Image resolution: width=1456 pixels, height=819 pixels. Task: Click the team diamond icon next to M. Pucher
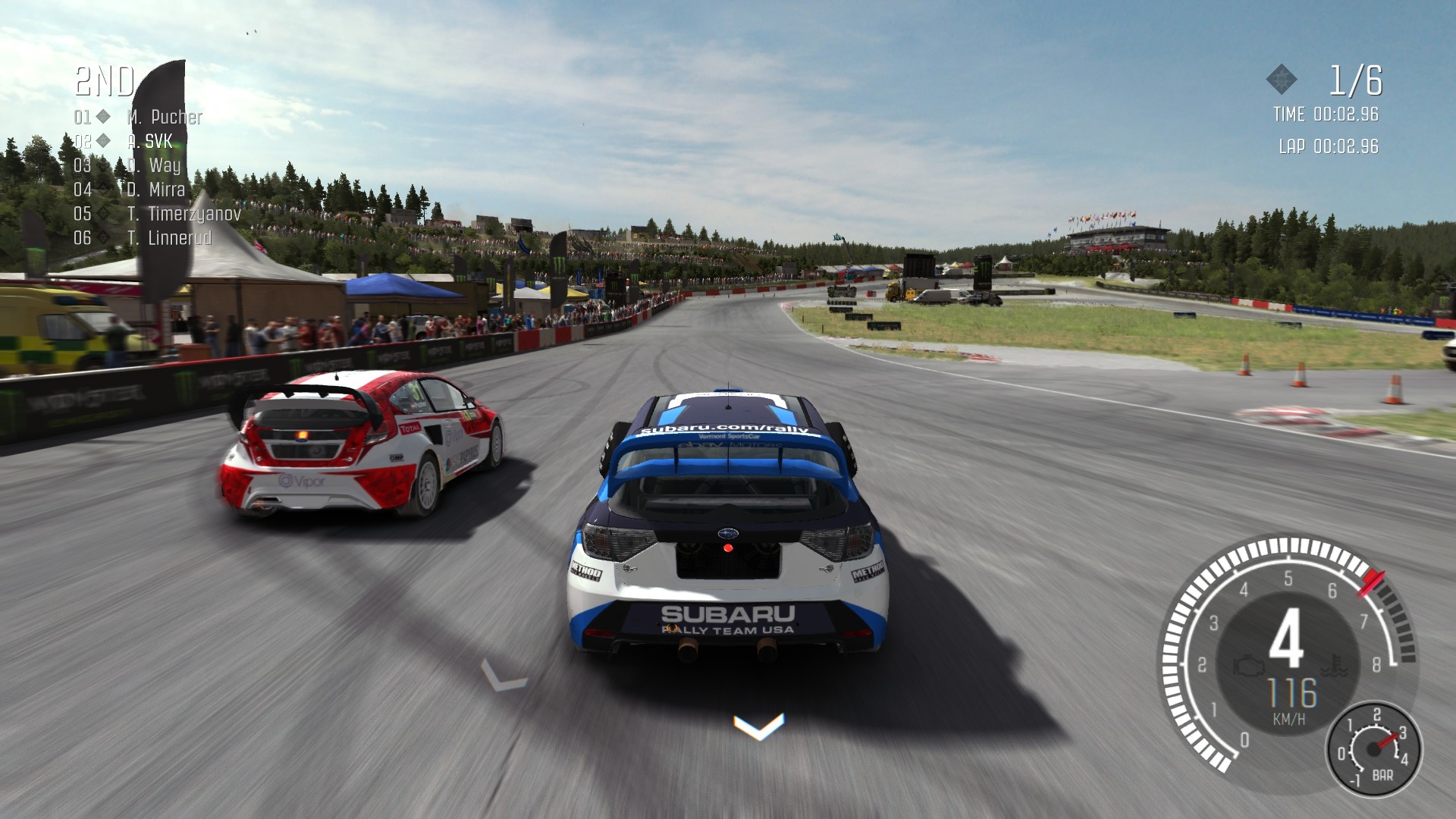(104, 118)
